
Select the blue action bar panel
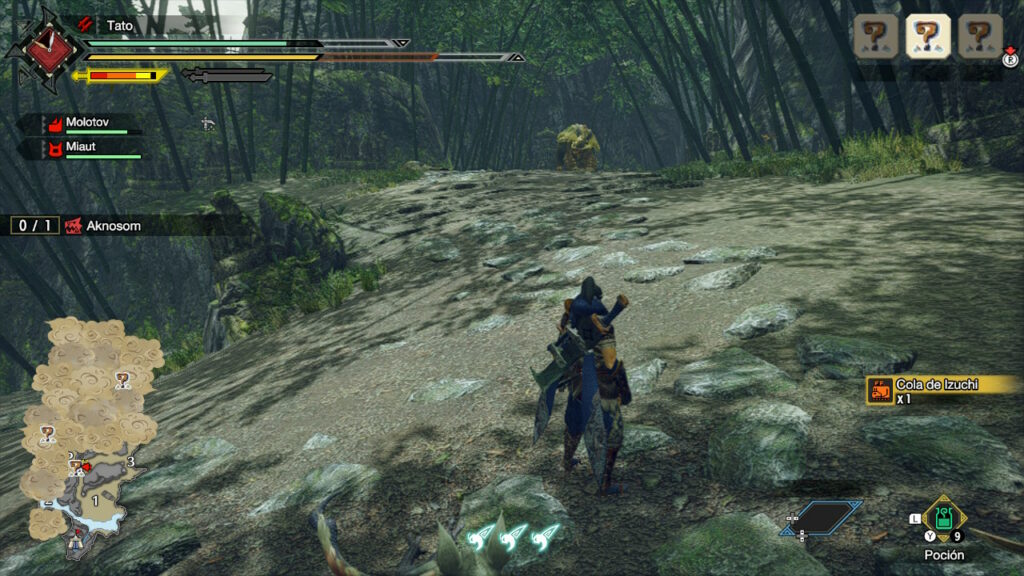(820, 517)
